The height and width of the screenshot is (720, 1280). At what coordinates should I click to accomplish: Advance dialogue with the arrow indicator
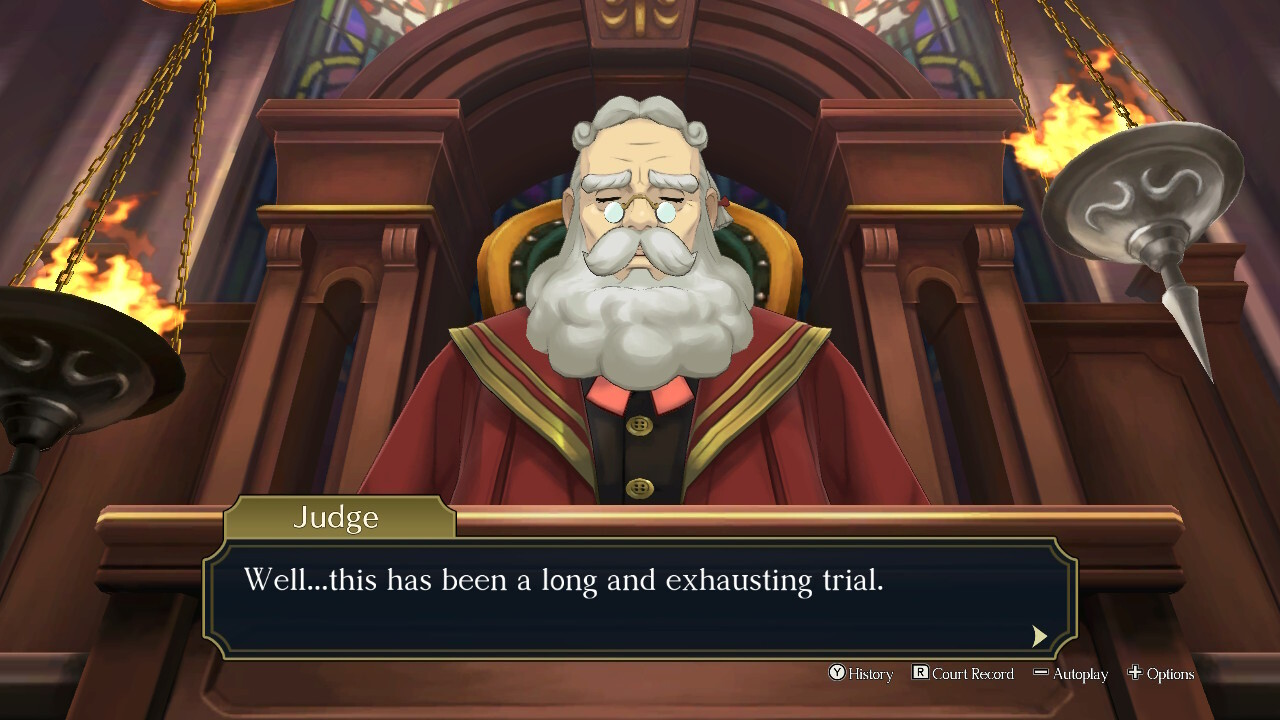[x=1039, y=636]
